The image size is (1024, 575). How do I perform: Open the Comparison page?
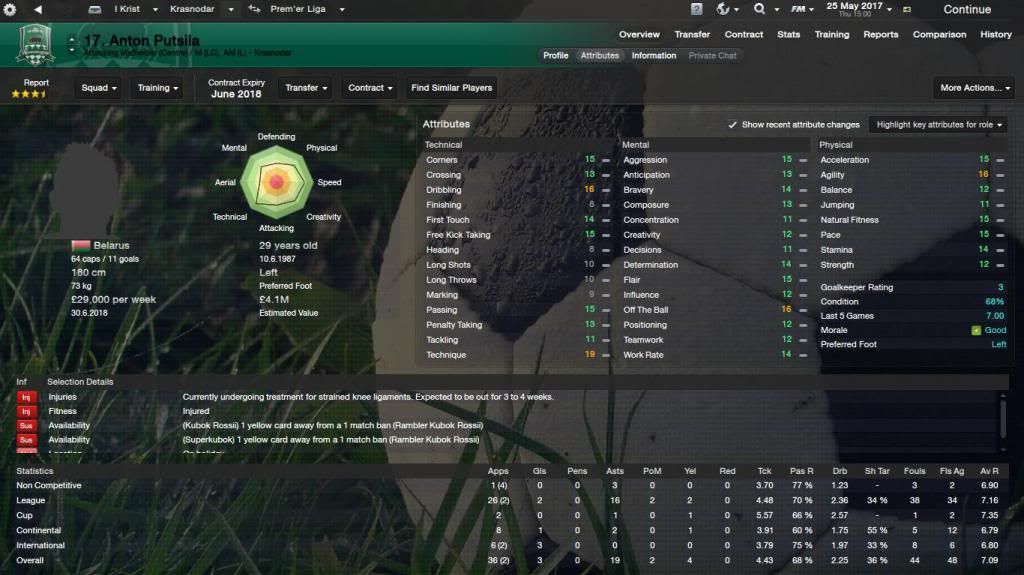[x=939, y=34]
